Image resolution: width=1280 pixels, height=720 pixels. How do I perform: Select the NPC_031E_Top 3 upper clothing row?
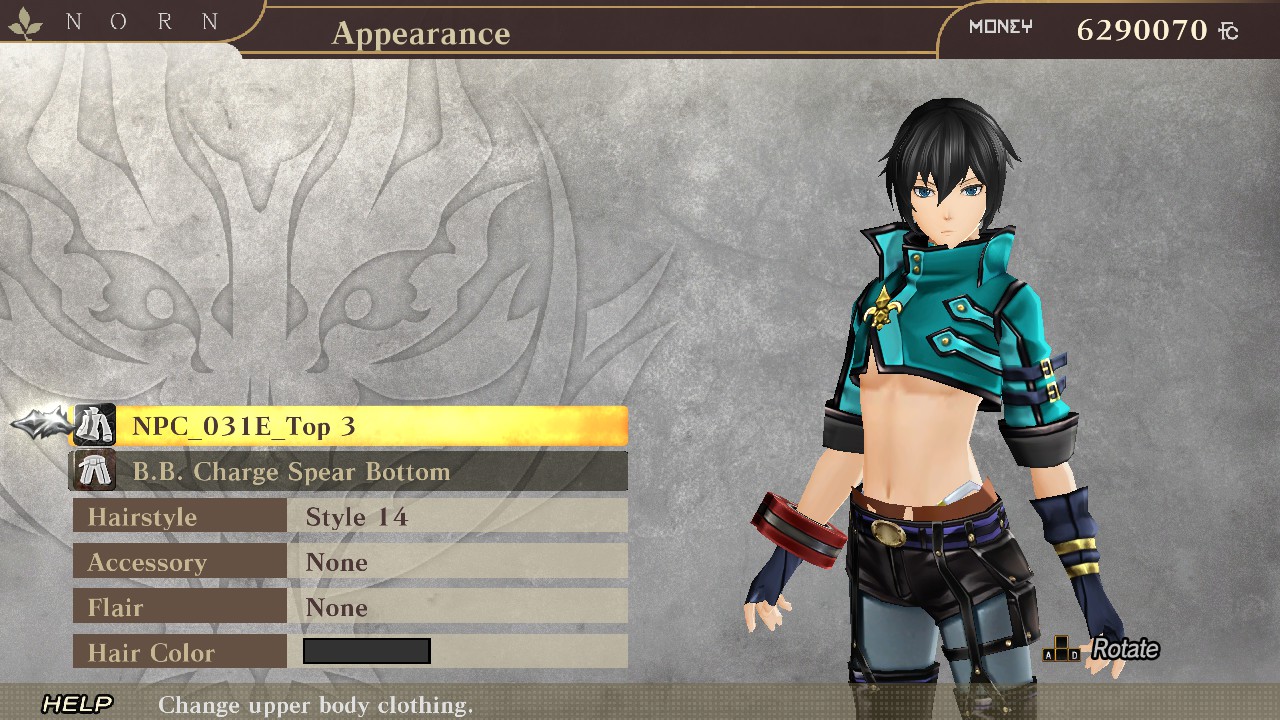(350, 426)
